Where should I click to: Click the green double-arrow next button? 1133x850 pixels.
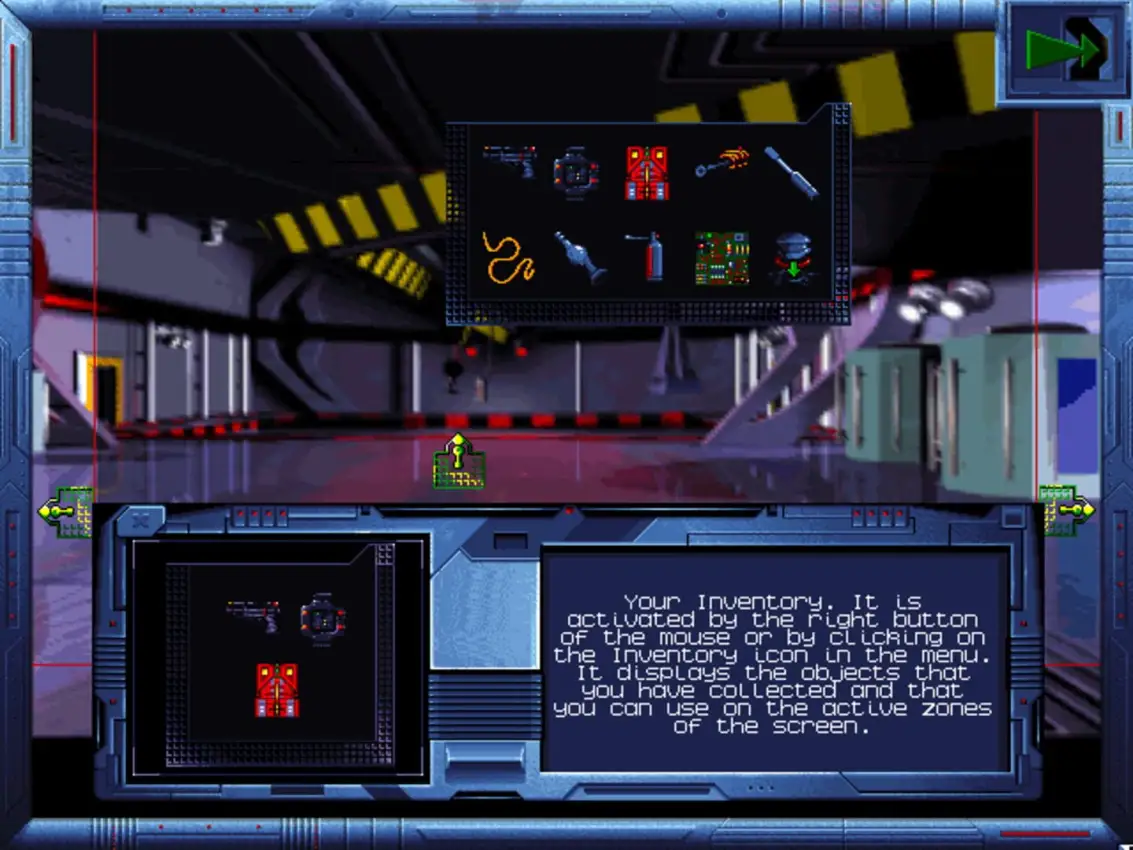(x=1063, y=50)
